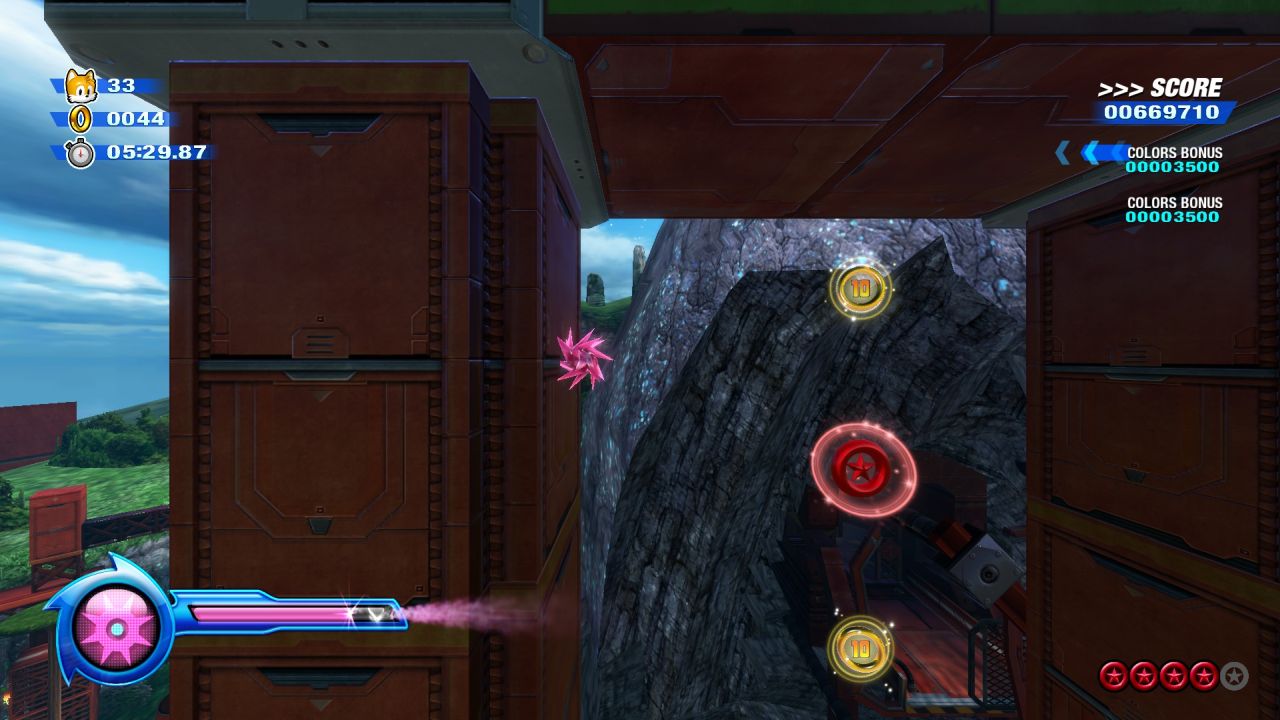Click the first red star ring medal
1280x720 pixels.
pos(1116,673)
